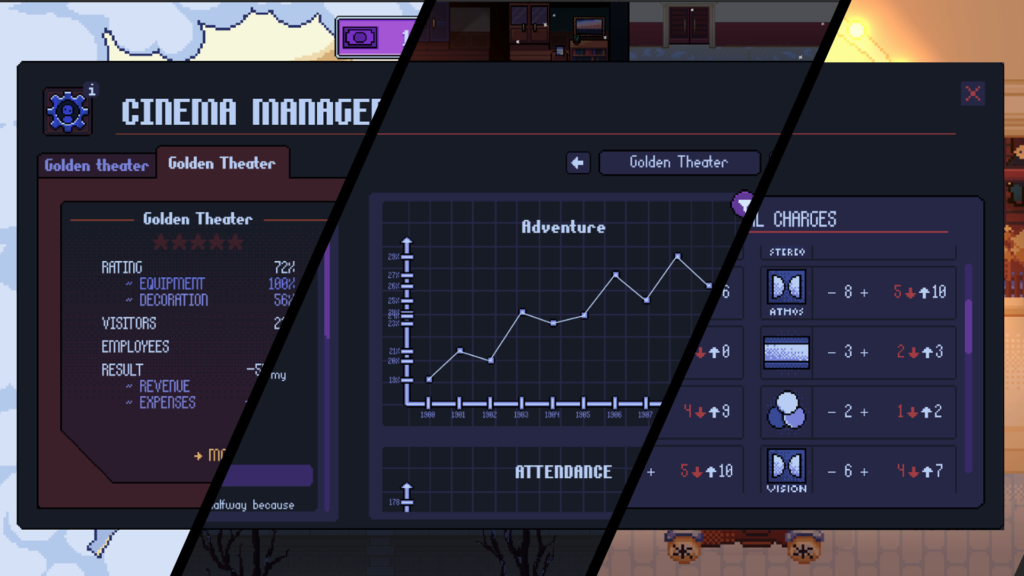Click the left arrow beside the theater name
The width and height of the screenshot is (1024, 576).
point(578,163)
